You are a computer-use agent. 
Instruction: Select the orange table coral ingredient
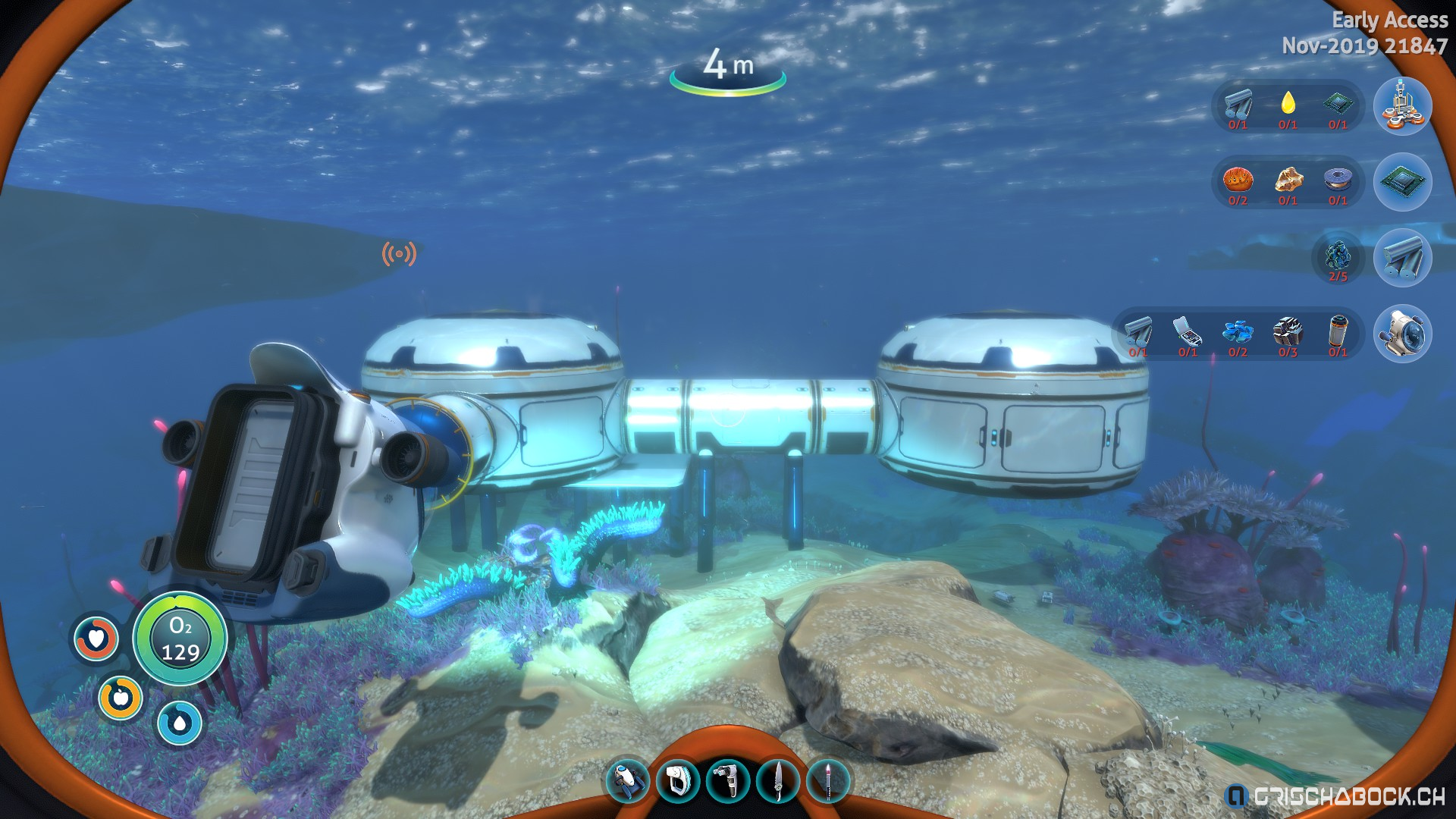click(1238, 180)
